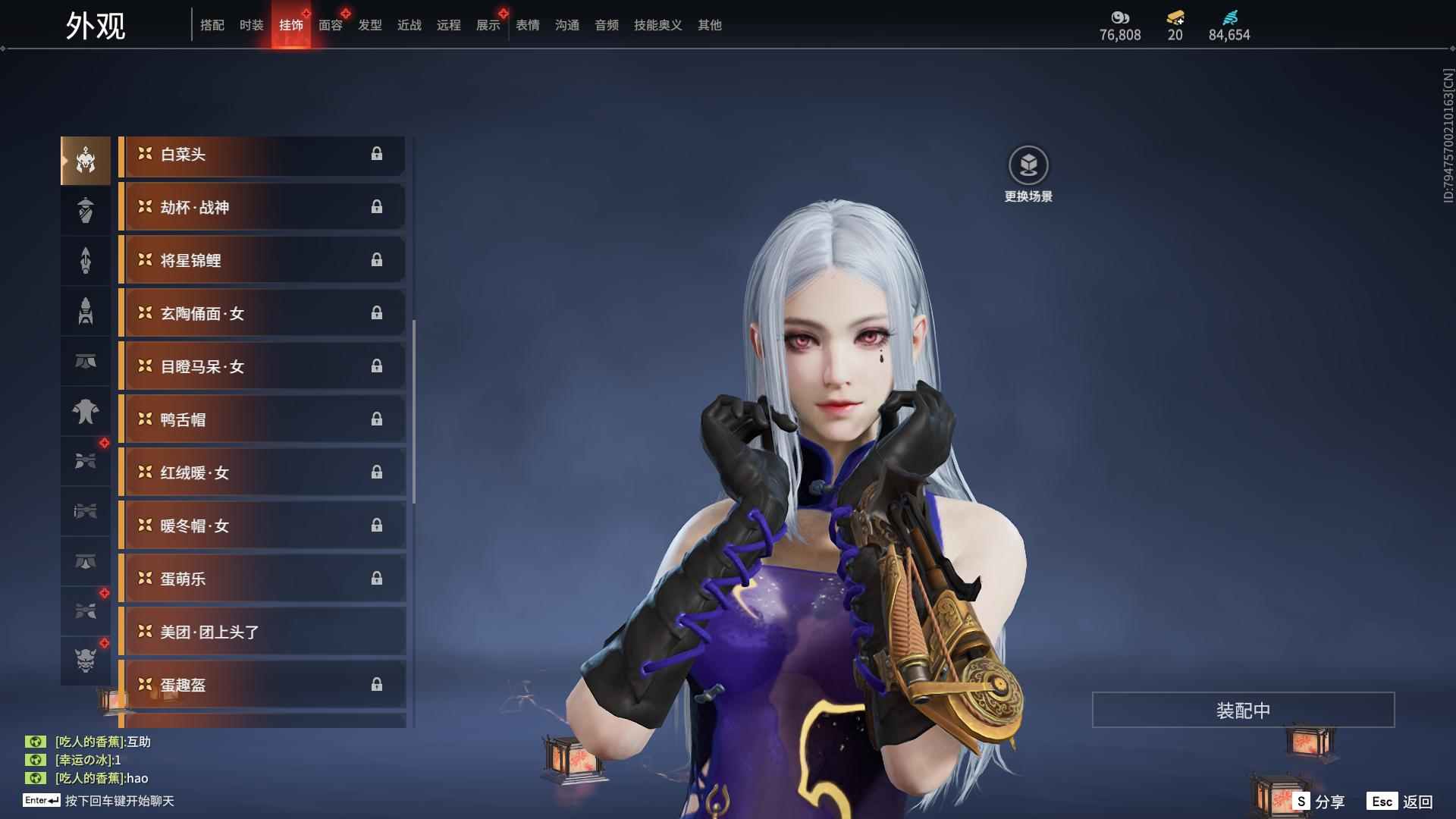Choose the 美团·团上头了 accessory
1456x819 pixels.
pyautogui.click(x=262, y=632)
